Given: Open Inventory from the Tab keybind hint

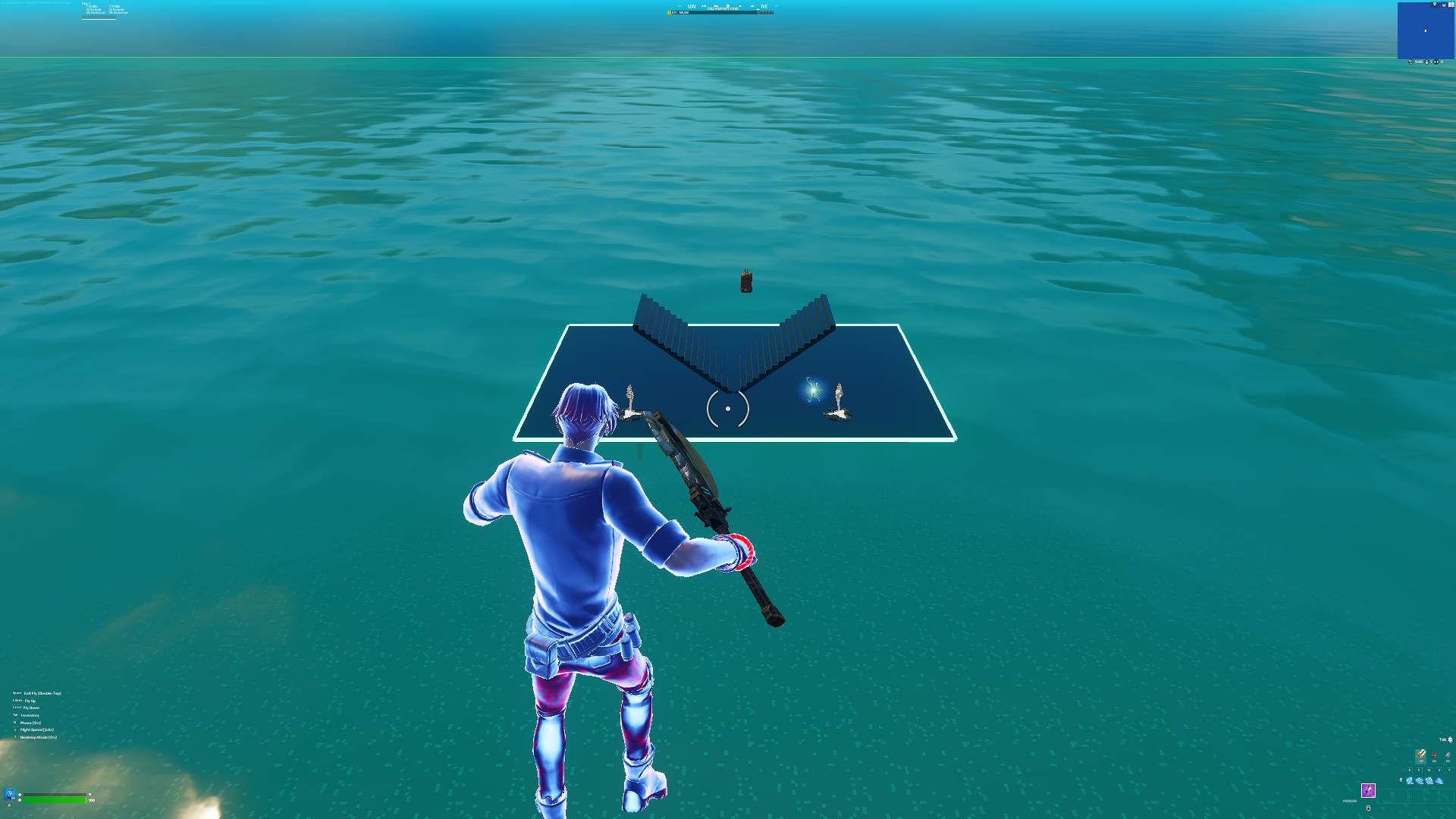Looking at the screenshot, I should 30,715.
